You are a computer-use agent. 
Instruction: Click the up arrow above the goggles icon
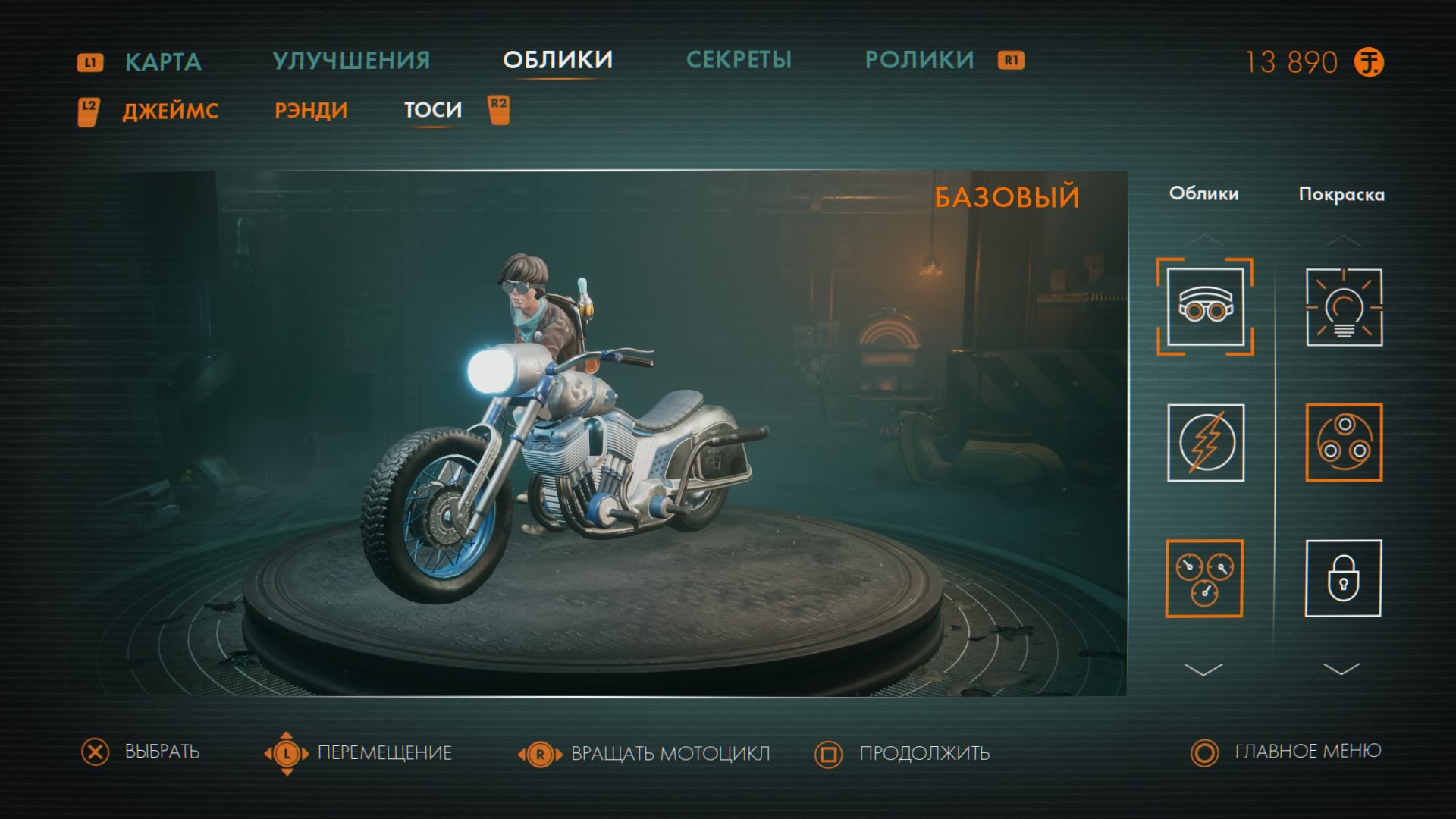(1204, 240)
